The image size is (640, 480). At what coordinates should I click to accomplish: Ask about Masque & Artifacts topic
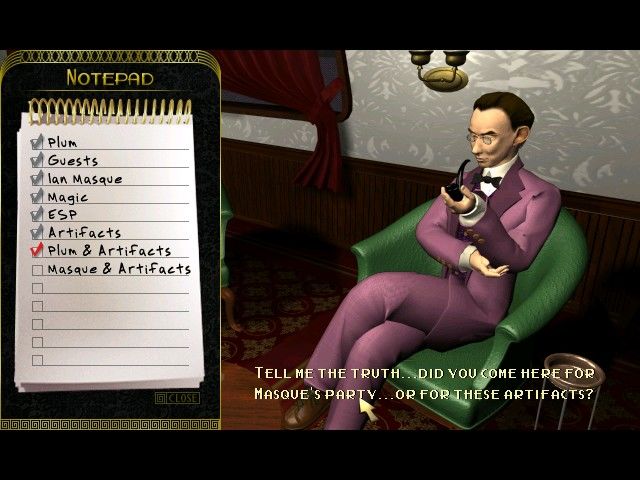click(x=118, y=269)
